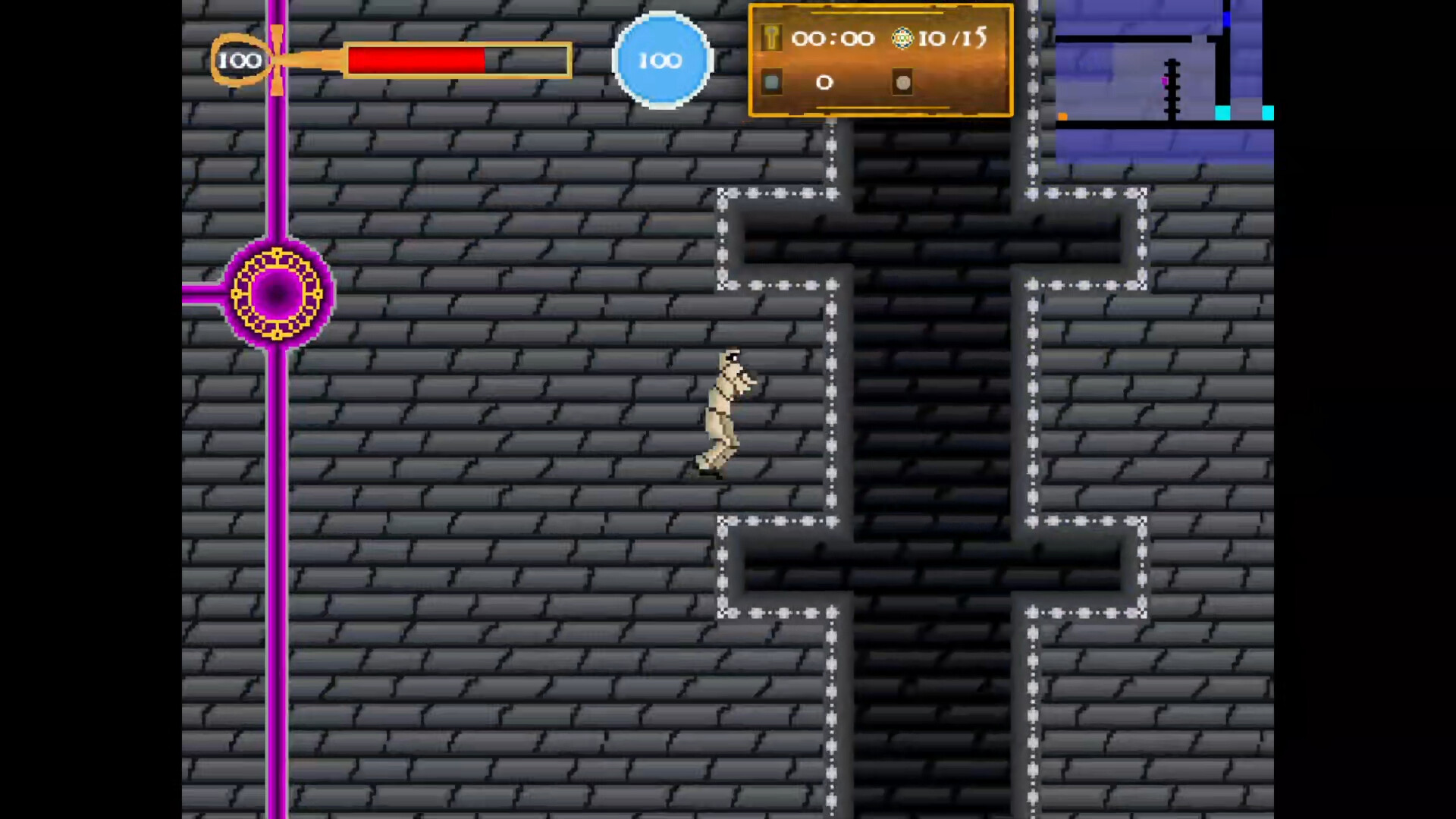Select the blue 100 mana orb
This screenshot has width=1456, height=819.
coord(661,60)
